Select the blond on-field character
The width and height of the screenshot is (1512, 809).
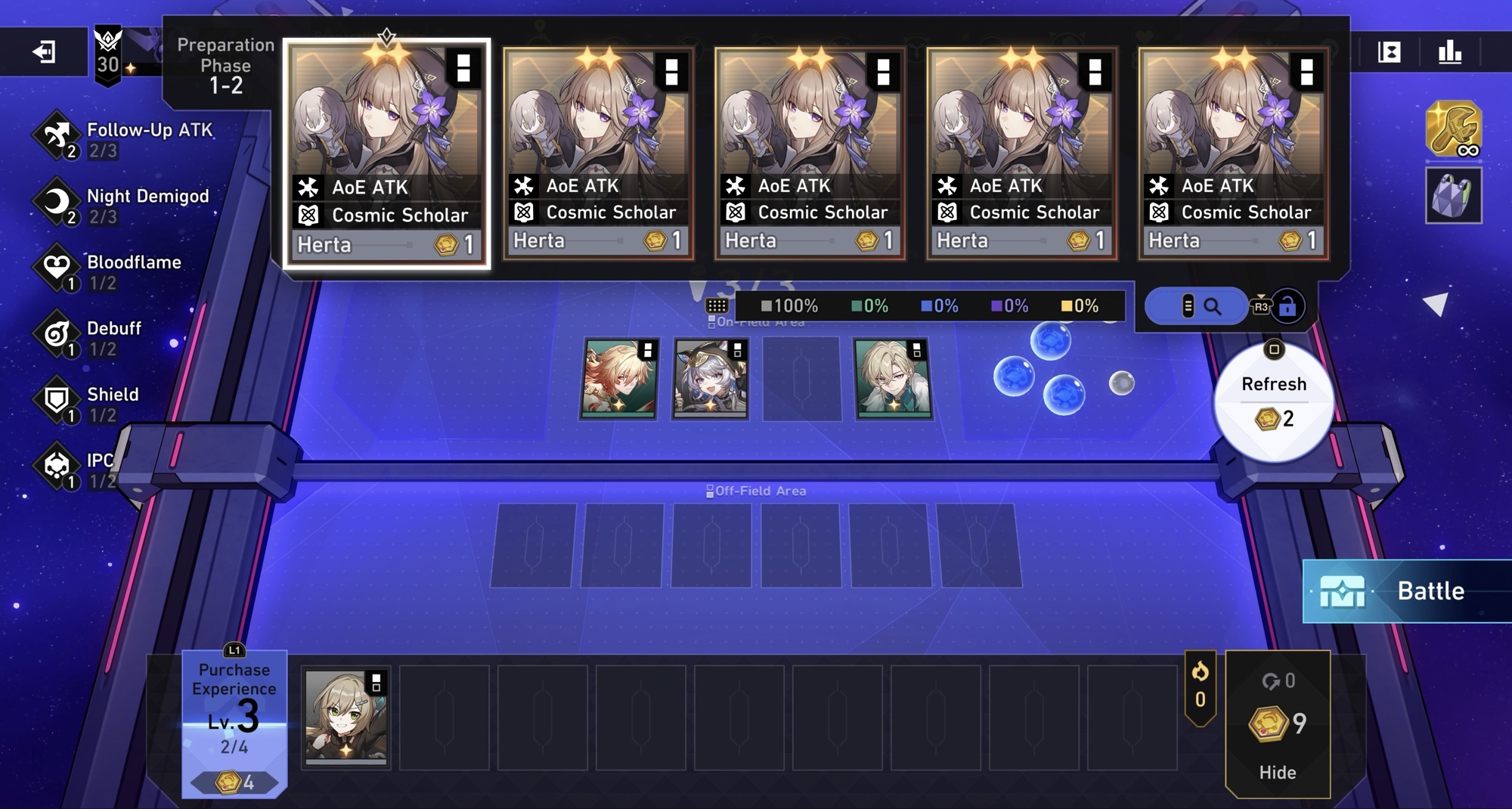pos(893,377)
